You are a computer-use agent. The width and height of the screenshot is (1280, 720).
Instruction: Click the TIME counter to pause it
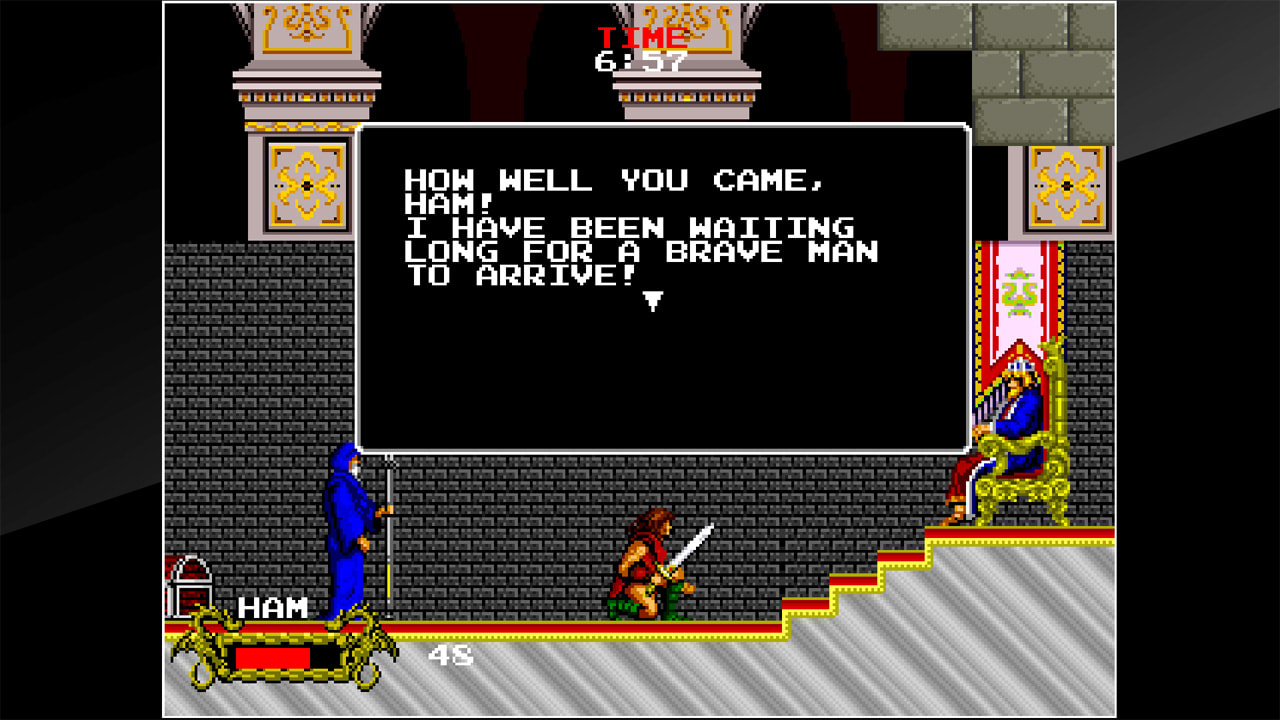point(640,38)
